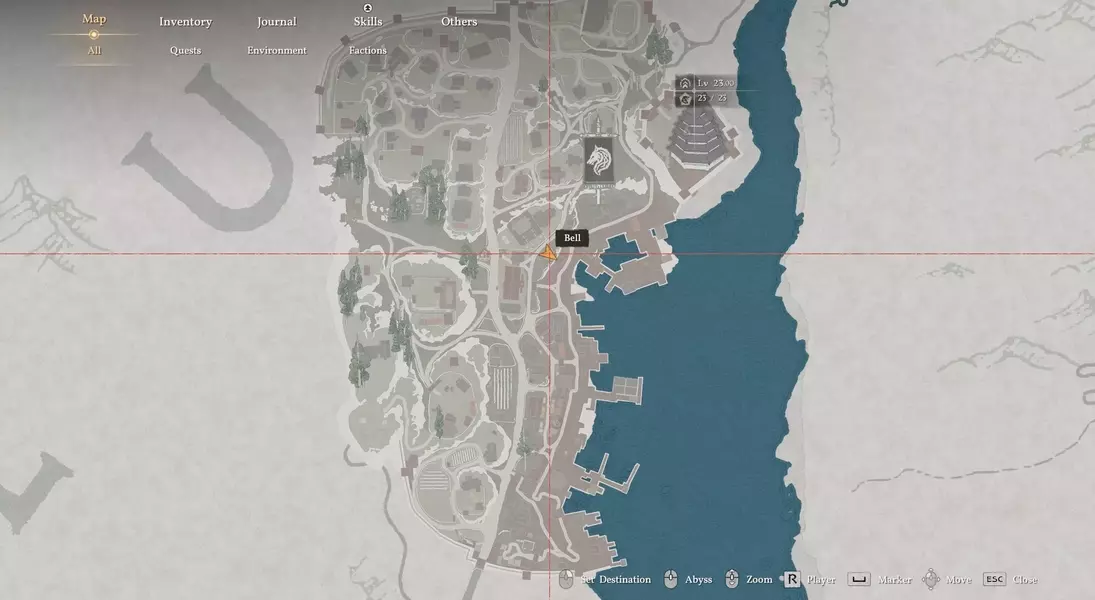Select the Map tab

point(94,19)
